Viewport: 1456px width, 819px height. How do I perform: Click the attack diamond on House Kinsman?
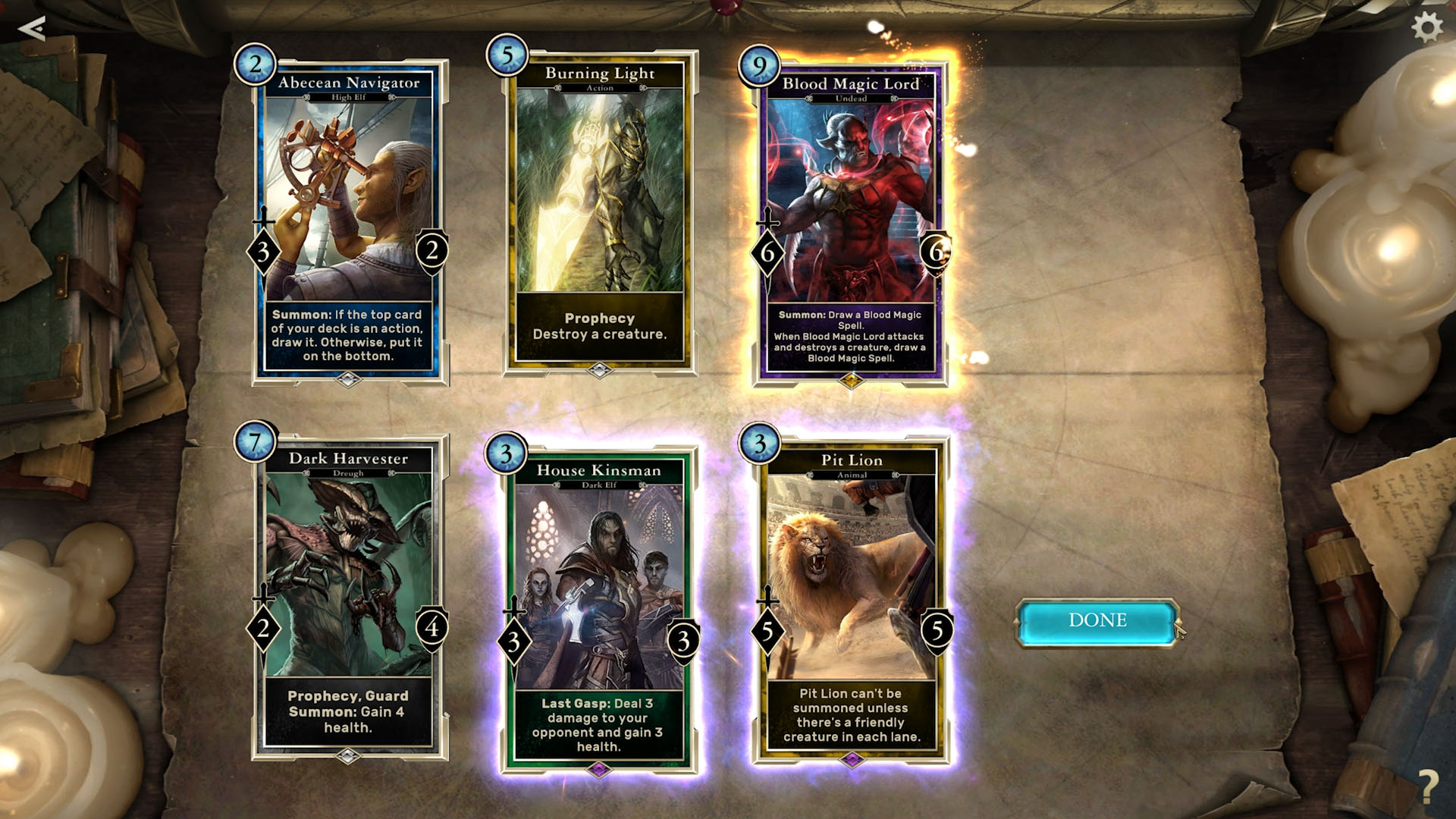515,639
